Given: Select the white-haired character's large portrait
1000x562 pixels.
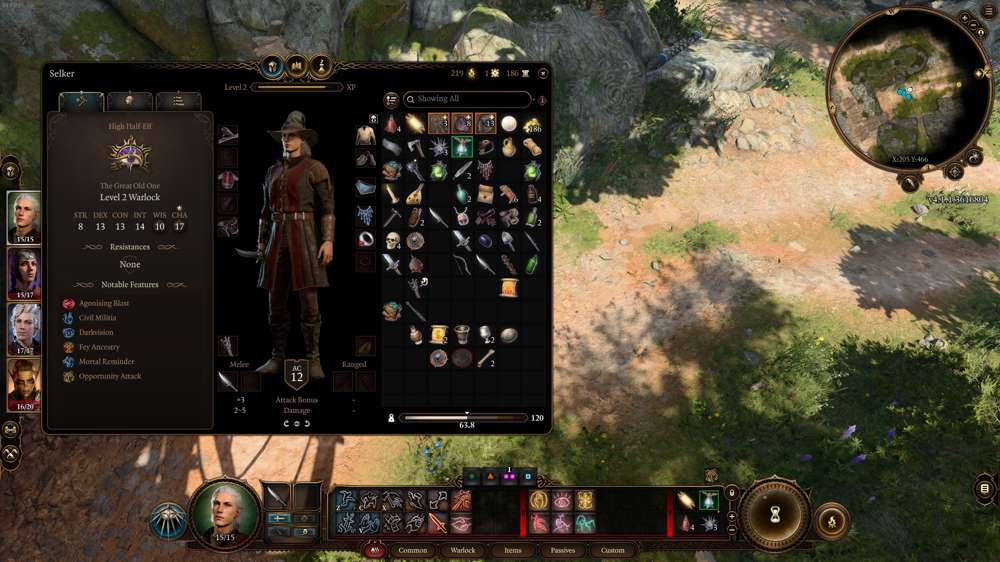Looking at the screenshot, I should [224, 511].
